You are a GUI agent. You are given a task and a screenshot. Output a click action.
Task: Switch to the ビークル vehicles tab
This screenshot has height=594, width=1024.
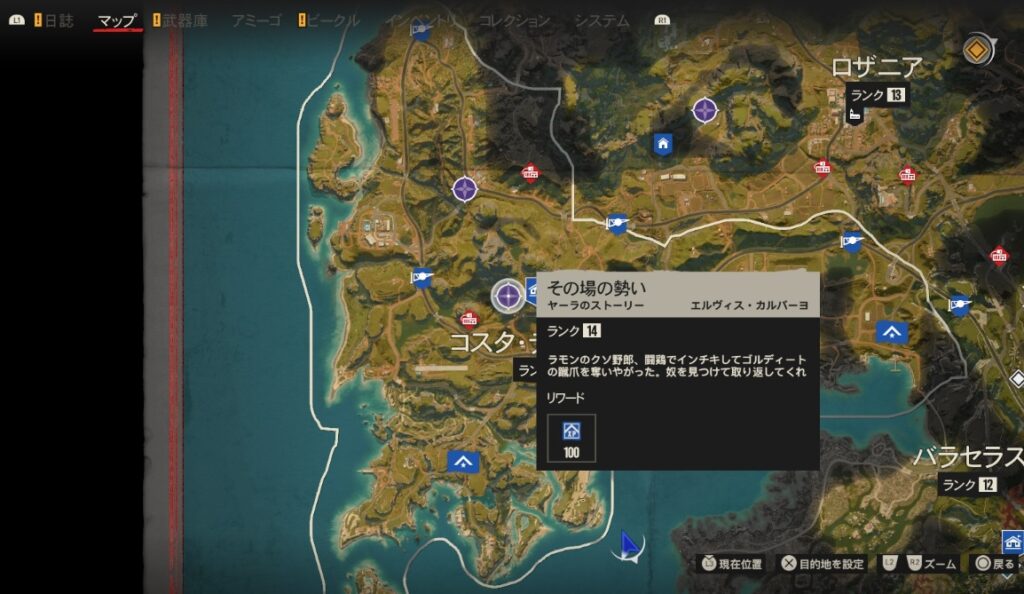335,20
